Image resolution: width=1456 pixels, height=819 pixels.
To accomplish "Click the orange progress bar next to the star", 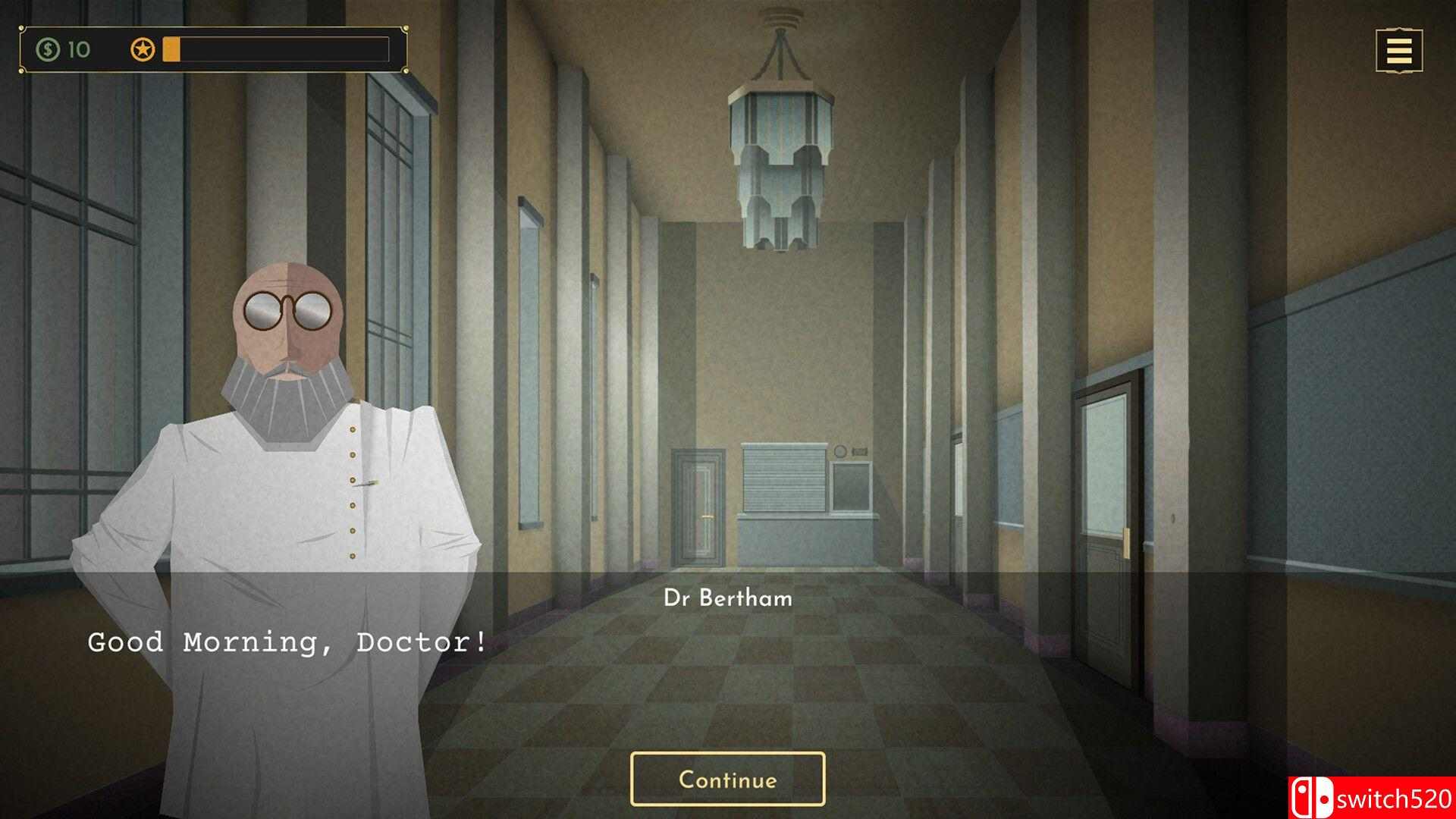I will tap(173, 49).
